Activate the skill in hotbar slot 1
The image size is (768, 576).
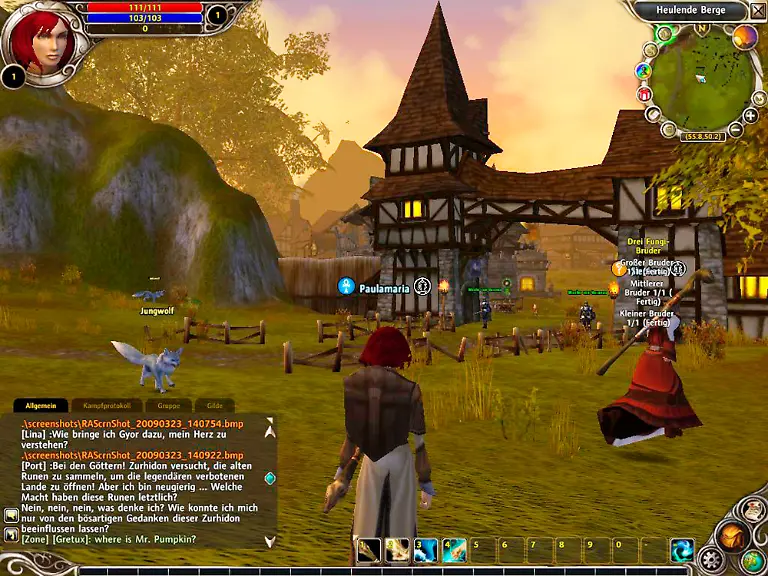pyautogui.click(x=369, y=549)
